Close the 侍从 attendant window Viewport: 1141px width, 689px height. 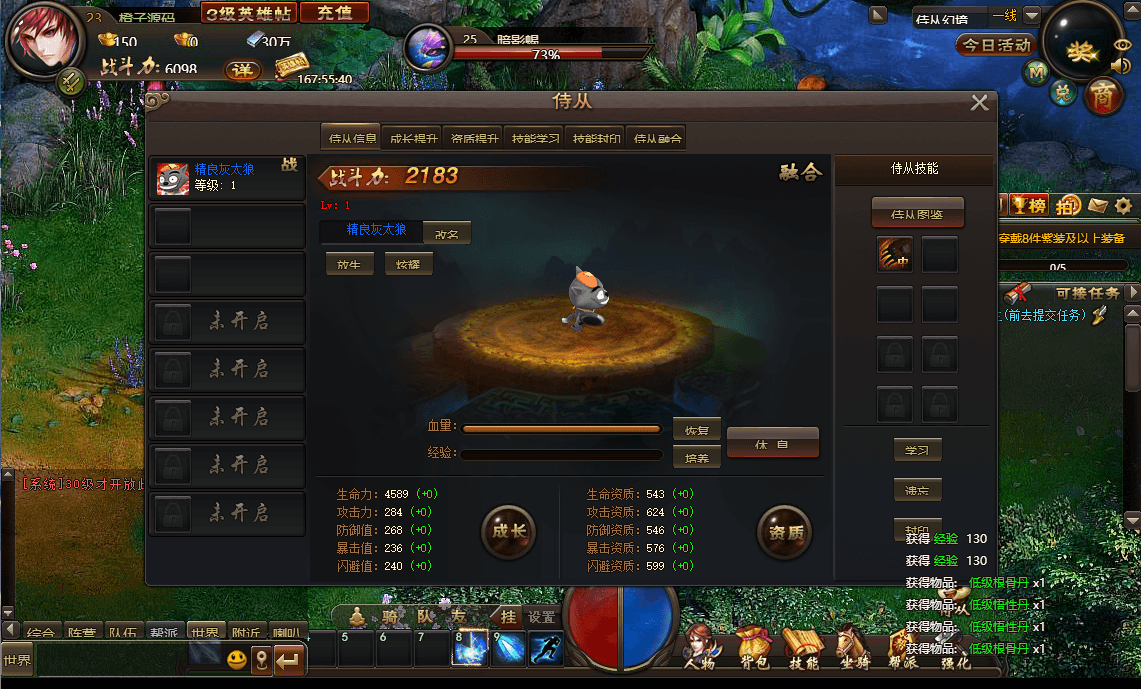click(979, 103)
